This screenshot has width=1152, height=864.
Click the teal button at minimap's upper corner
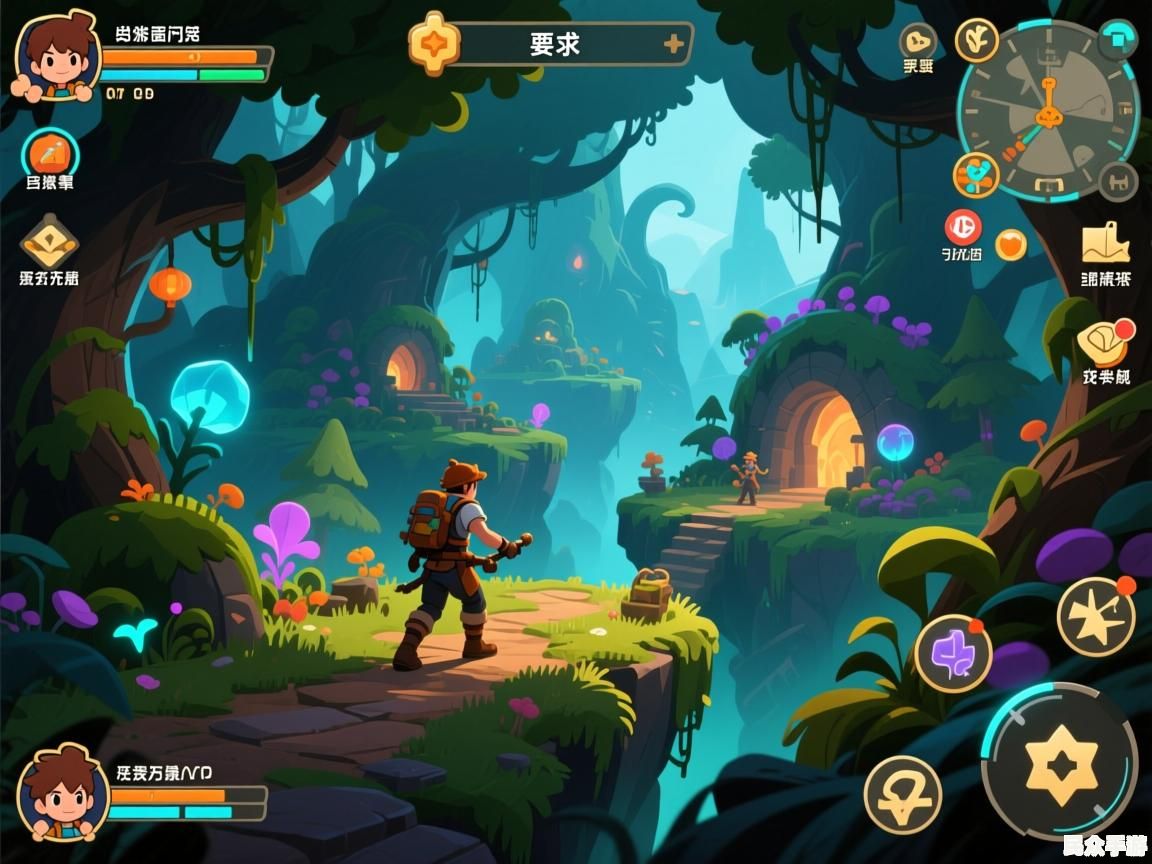coord(1117,40)
